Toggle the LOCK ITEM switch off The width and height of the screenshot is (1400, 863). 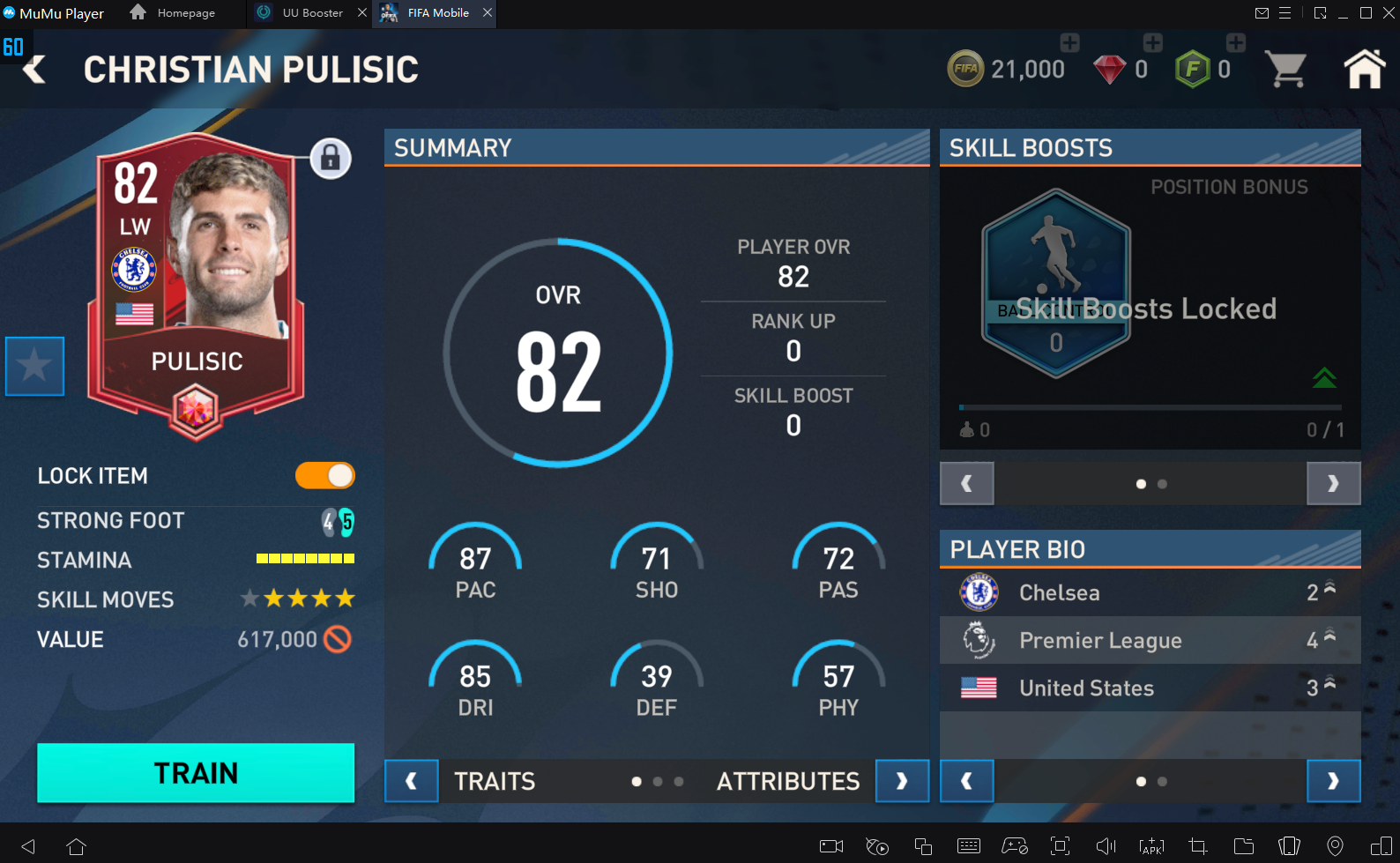[x=324, y=475]
